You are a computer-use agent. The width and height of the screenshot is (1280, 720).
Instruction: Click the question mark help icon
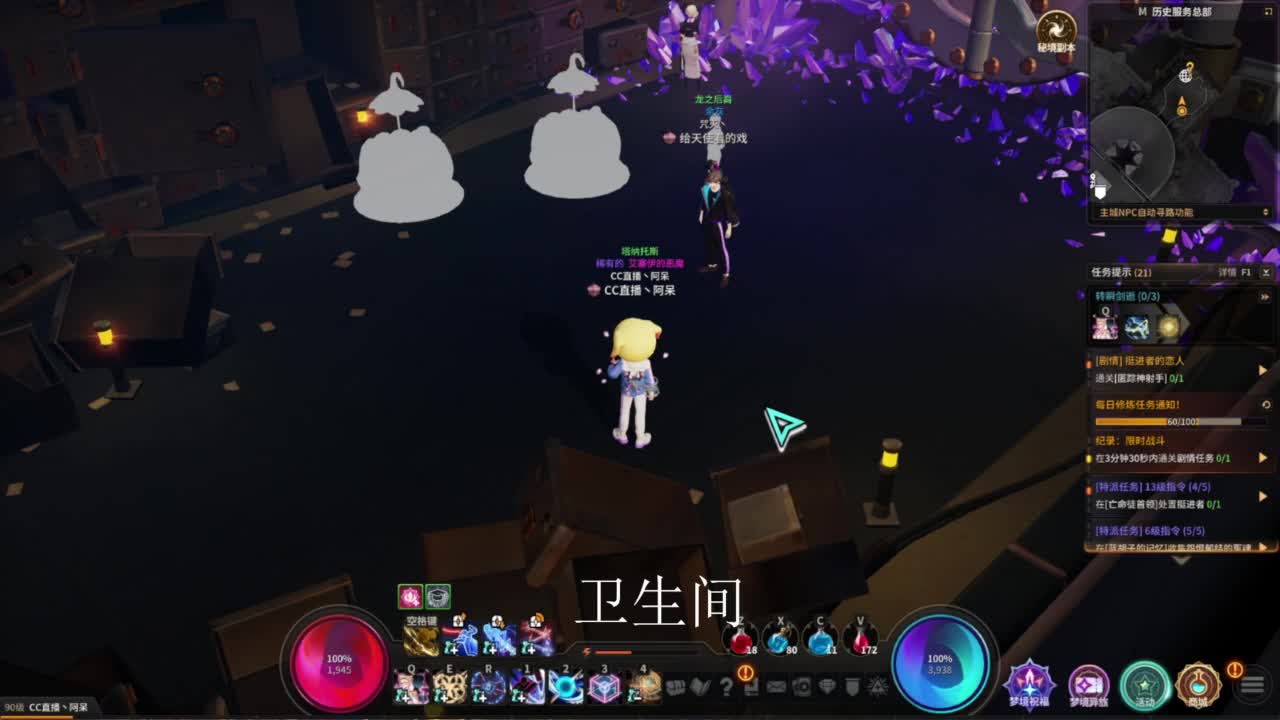pyautogui.click(x=728, y=687)
